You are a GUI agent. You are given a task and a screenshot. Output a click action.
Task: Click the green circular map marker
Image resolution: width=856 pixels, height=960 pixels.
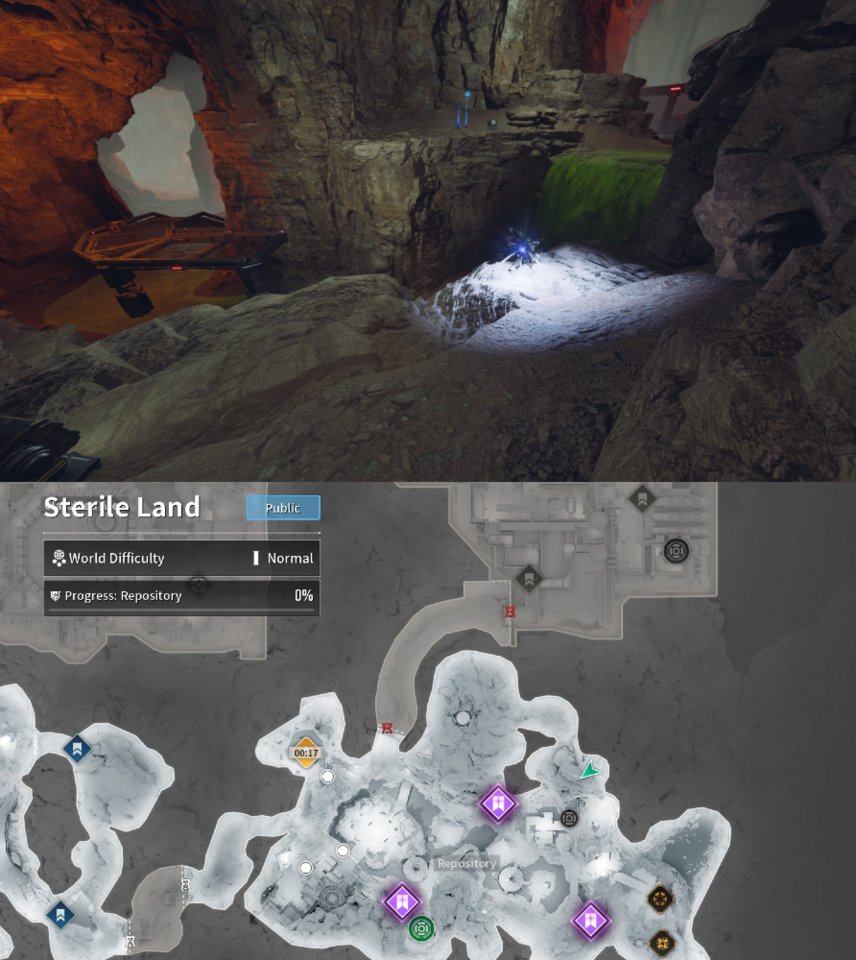(421, 929)
